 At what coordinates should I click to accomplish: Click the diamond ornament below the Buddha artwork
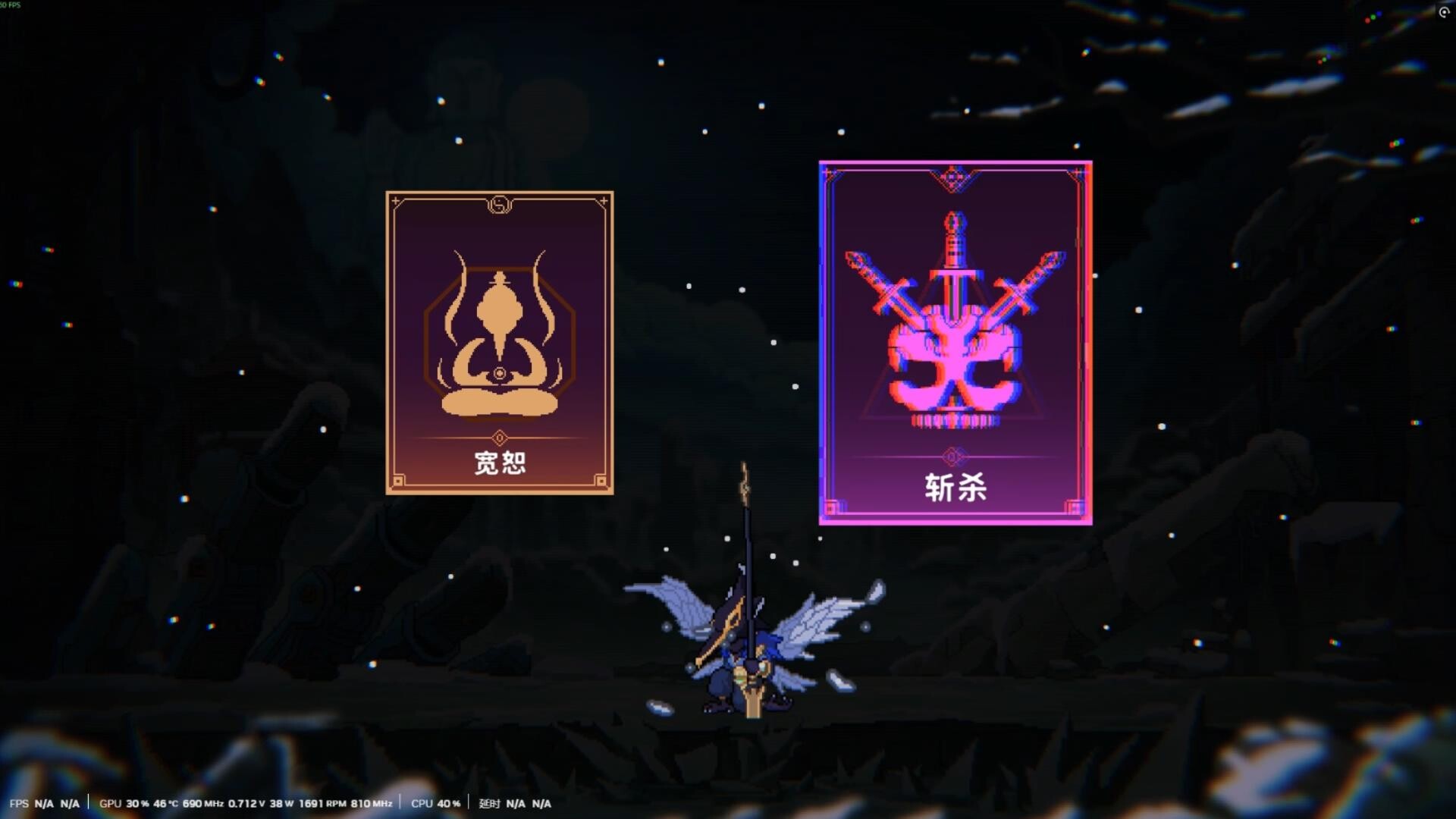point(500,437)
